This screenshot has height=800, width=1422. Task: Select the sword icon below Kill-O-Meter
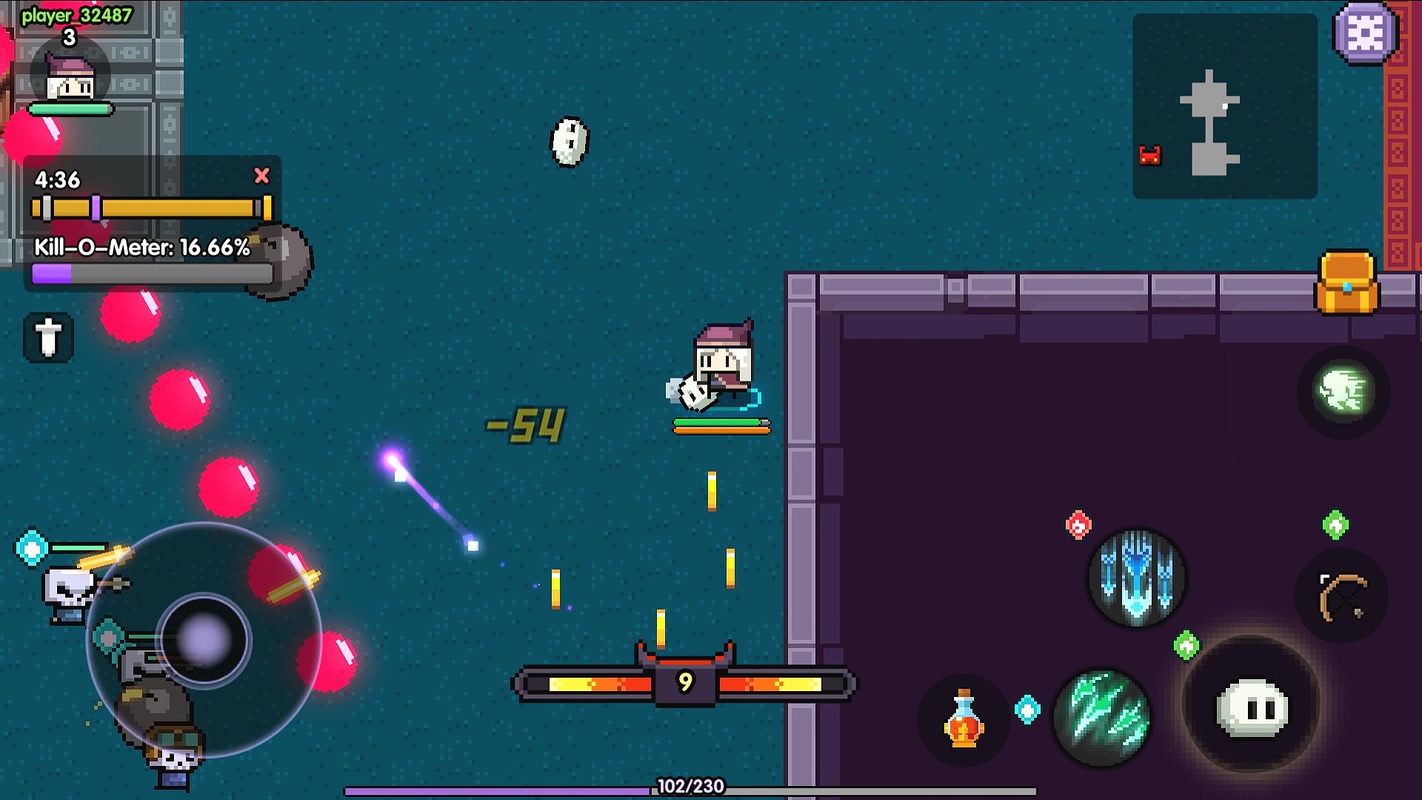coord(48,337)
